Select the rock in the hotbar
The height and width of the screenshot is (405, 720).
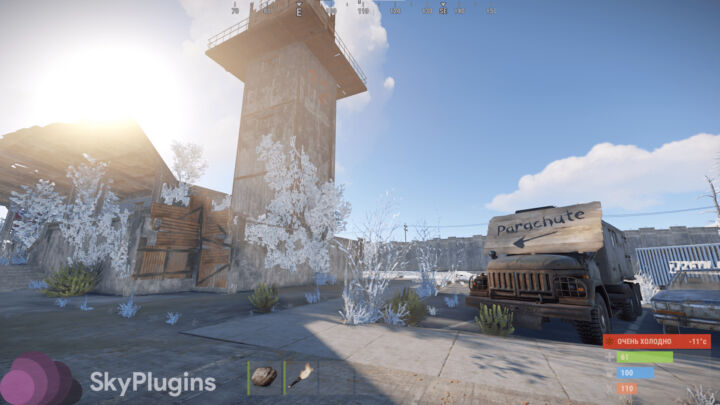(x=264, y=377)
